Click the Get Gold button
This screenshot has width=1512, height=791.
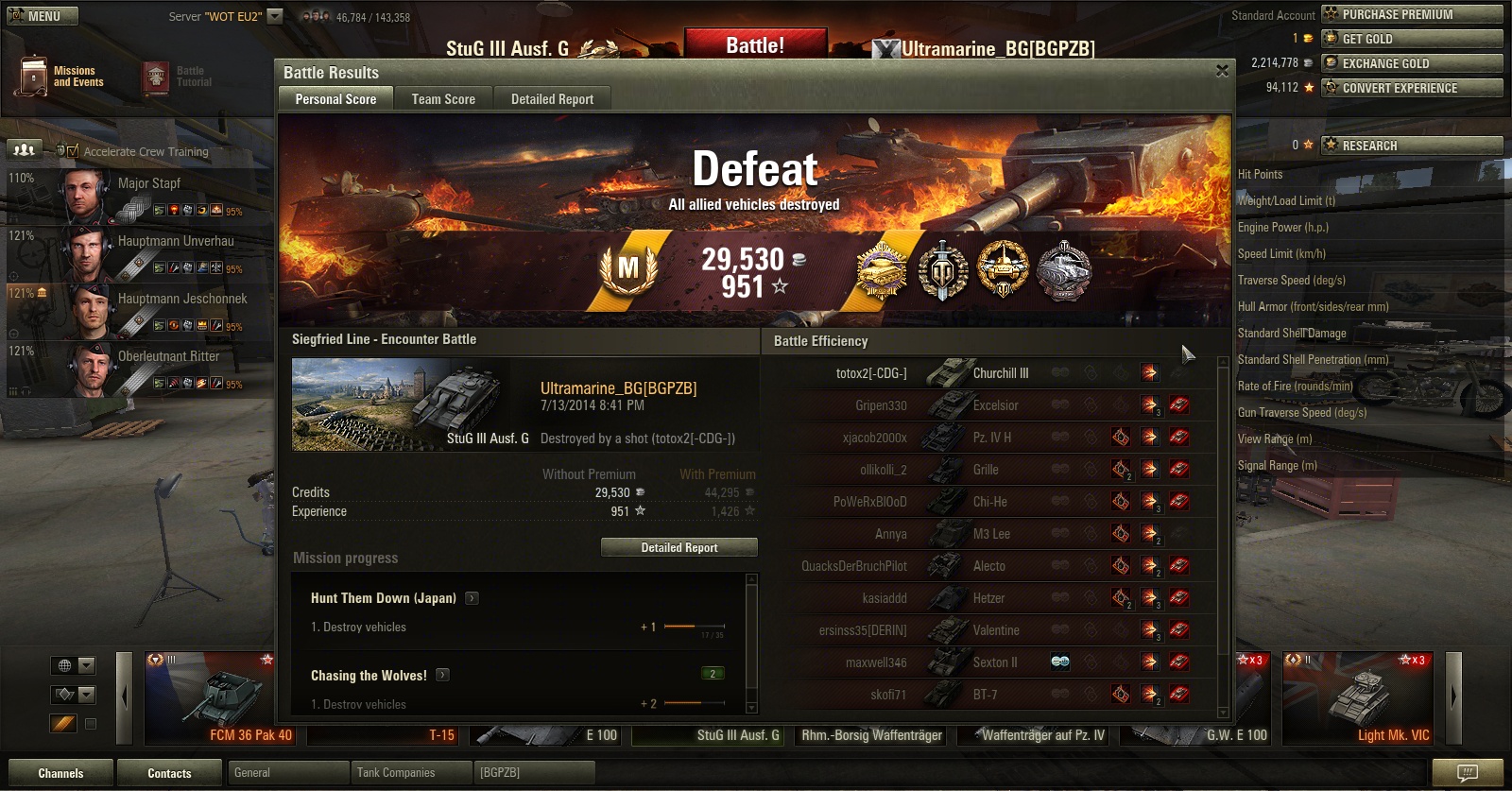(x=1412, y=39)
